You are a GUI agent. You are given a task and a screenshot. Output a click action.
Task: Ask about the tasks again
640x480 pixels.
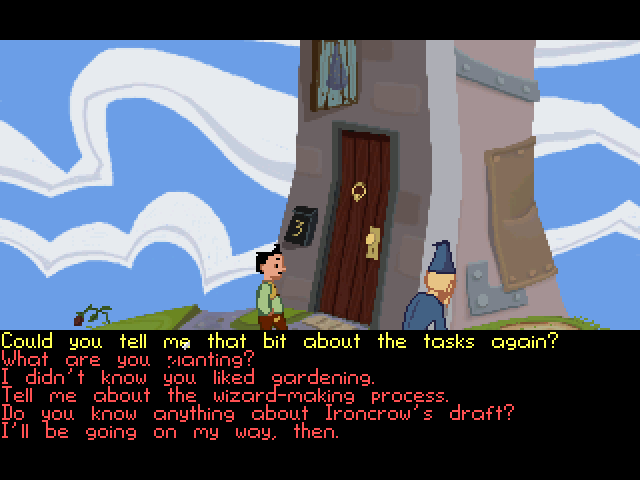coord(279,341)
